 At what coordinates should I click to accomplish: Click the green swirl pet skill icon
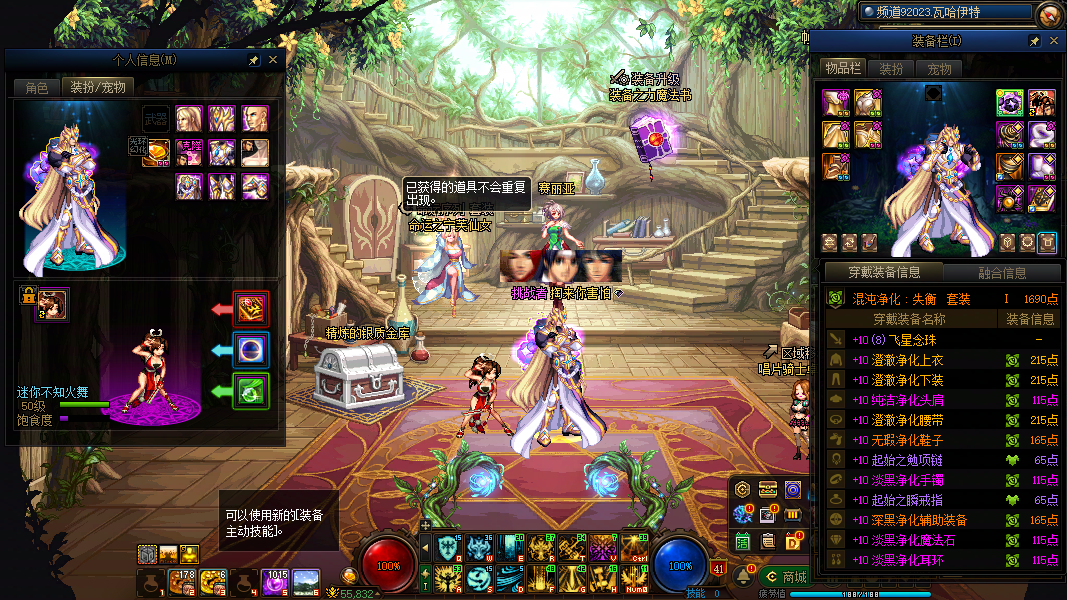pos(251,390)
